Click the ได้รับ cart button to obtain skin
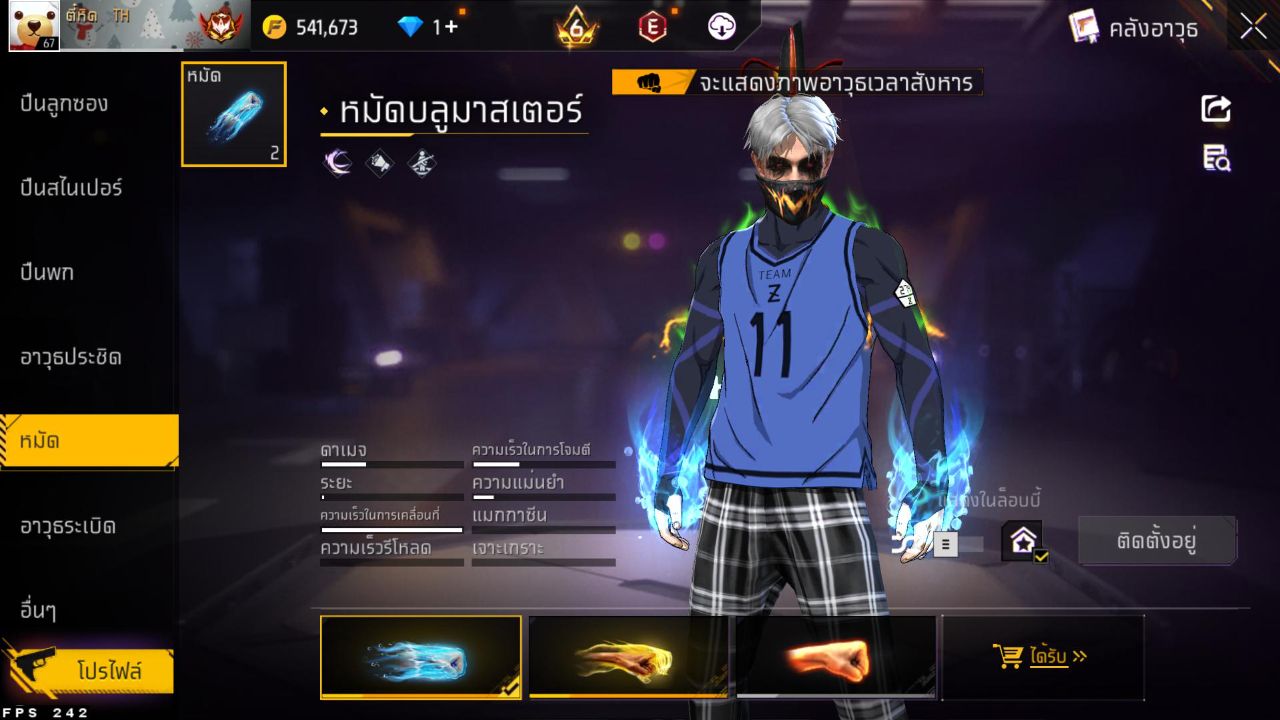This screenshot has height=720, width=1280. click(x=1042, y=657)
